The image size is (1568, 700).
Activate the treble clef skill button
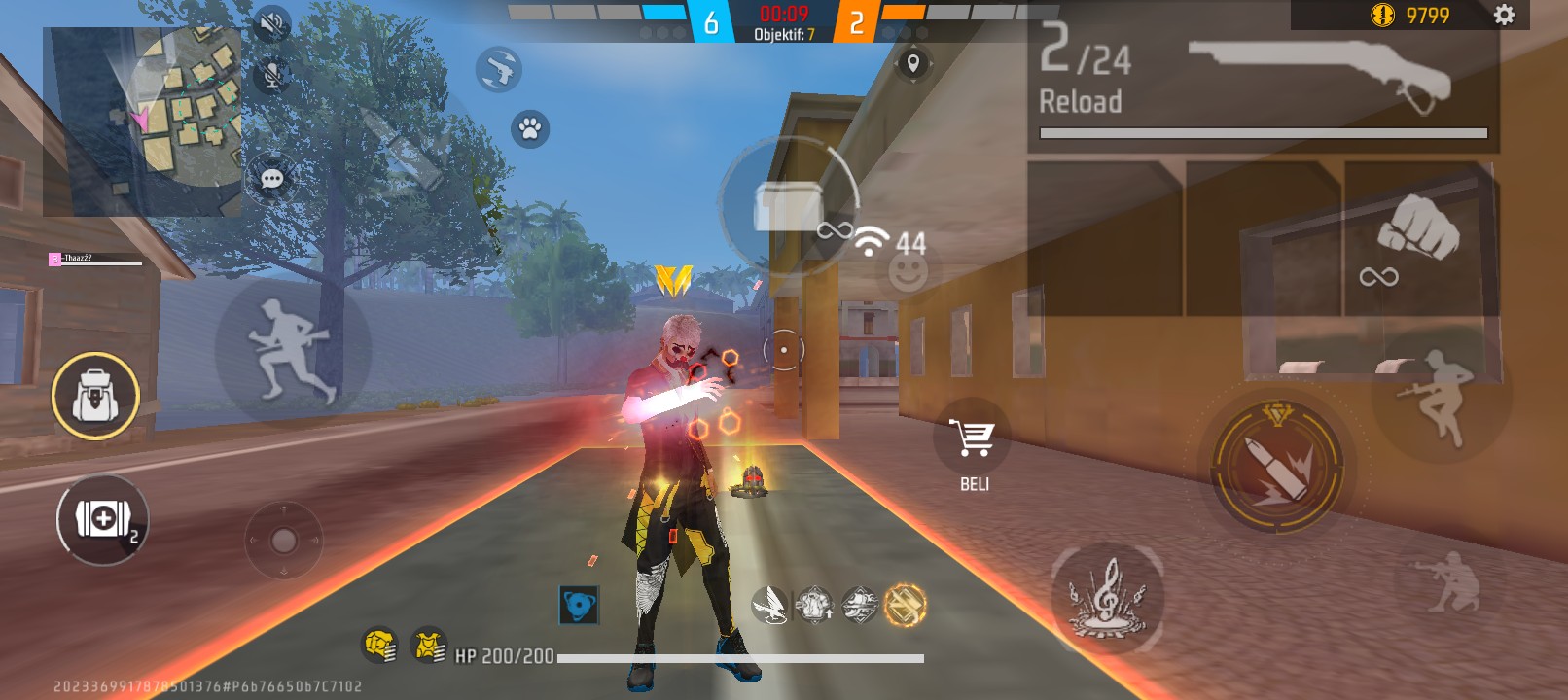[x=1107, y=596]
